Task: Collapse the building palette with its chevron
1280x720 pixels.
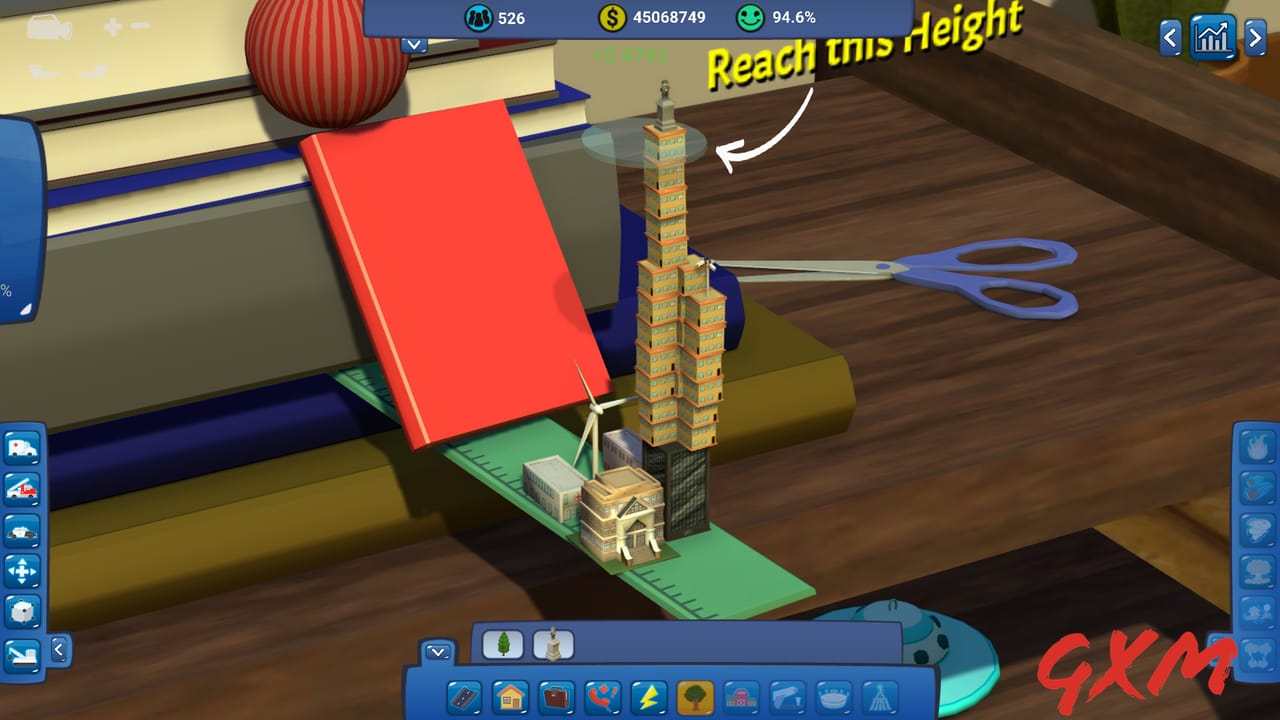Action: 437,652
